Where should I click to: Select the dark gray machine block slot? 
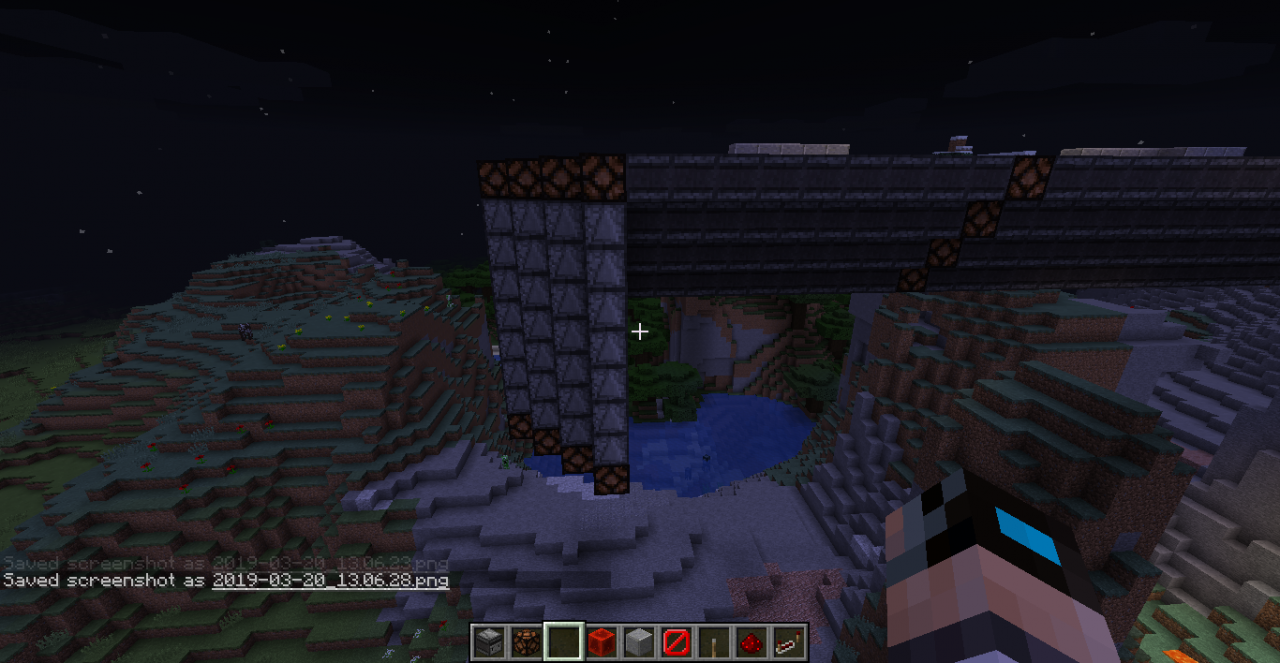tap(488, 641)
